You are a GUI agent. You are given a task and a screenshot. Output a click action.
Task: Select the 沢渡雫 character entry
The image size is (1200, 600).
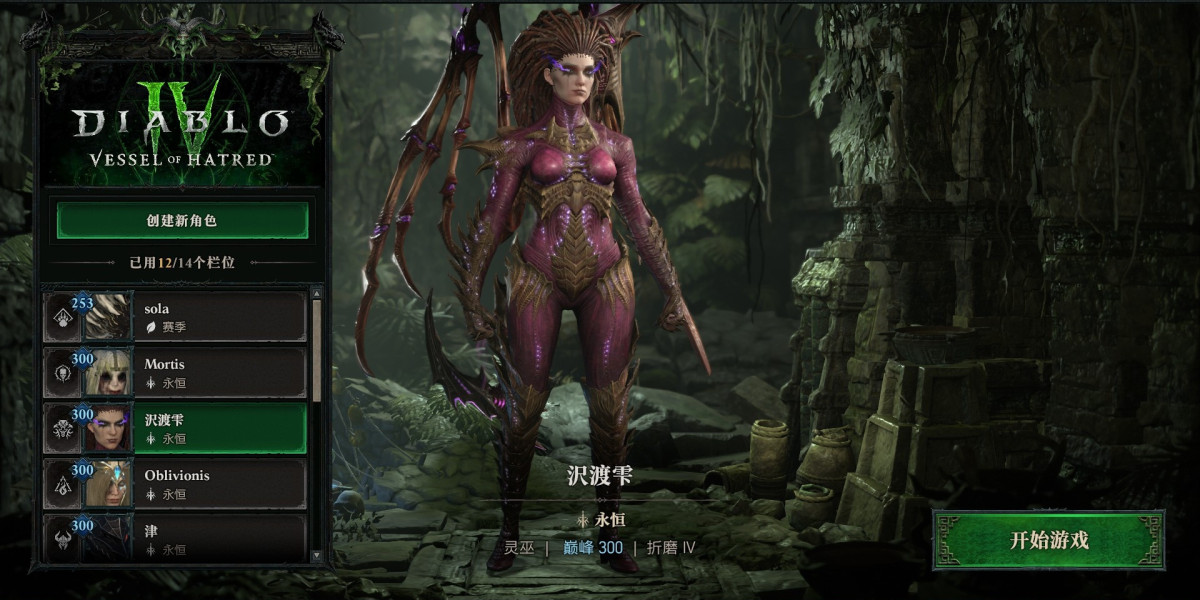click(175, 428)
